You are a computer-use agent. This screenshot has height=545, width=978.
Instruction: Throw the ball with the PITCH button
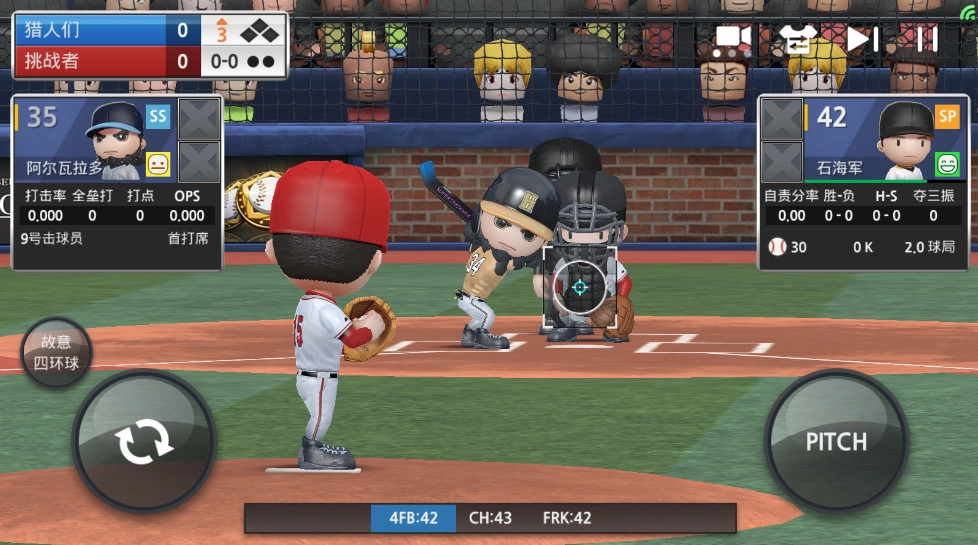pos(836,441)
